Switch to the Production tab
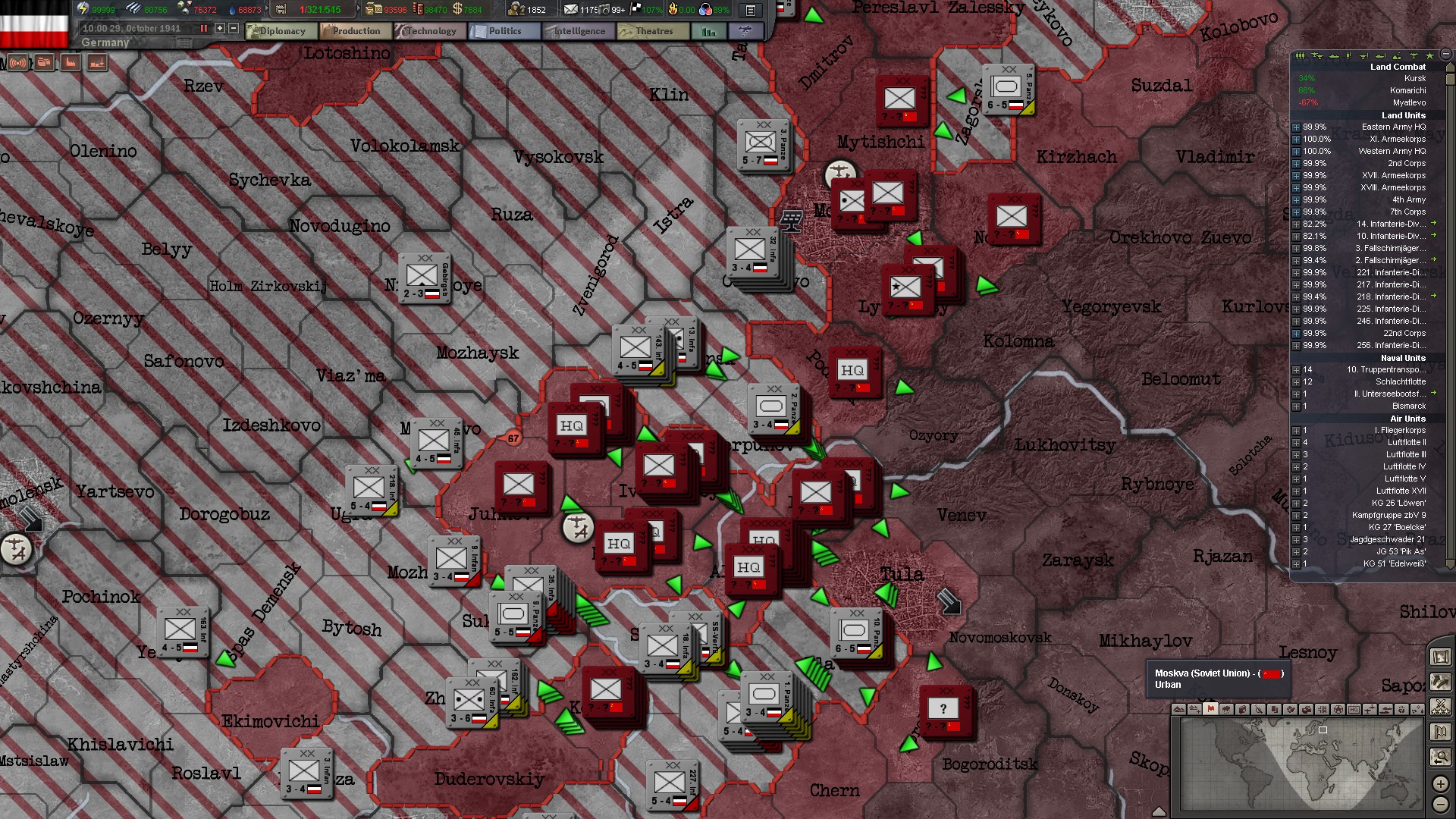Screen dimensions: 1456x819 coord(355,31)
